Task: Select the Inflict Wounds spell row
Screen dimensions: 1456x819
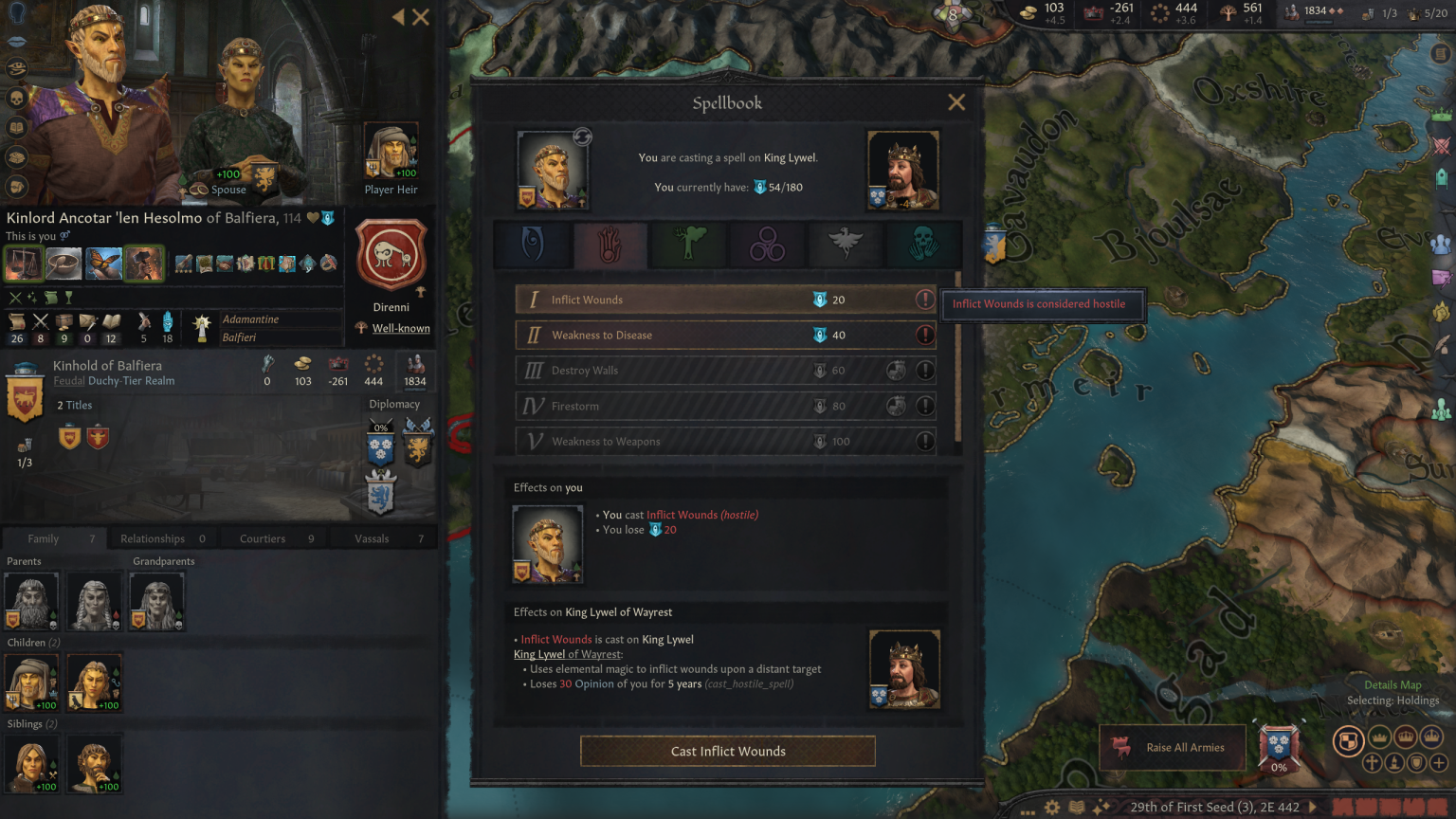Action: click(664, 300)
